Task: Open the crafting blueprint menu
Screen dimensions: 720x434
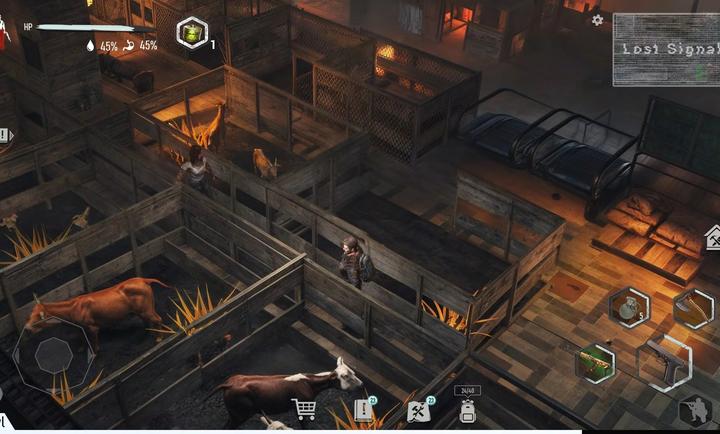Action: 418,410
